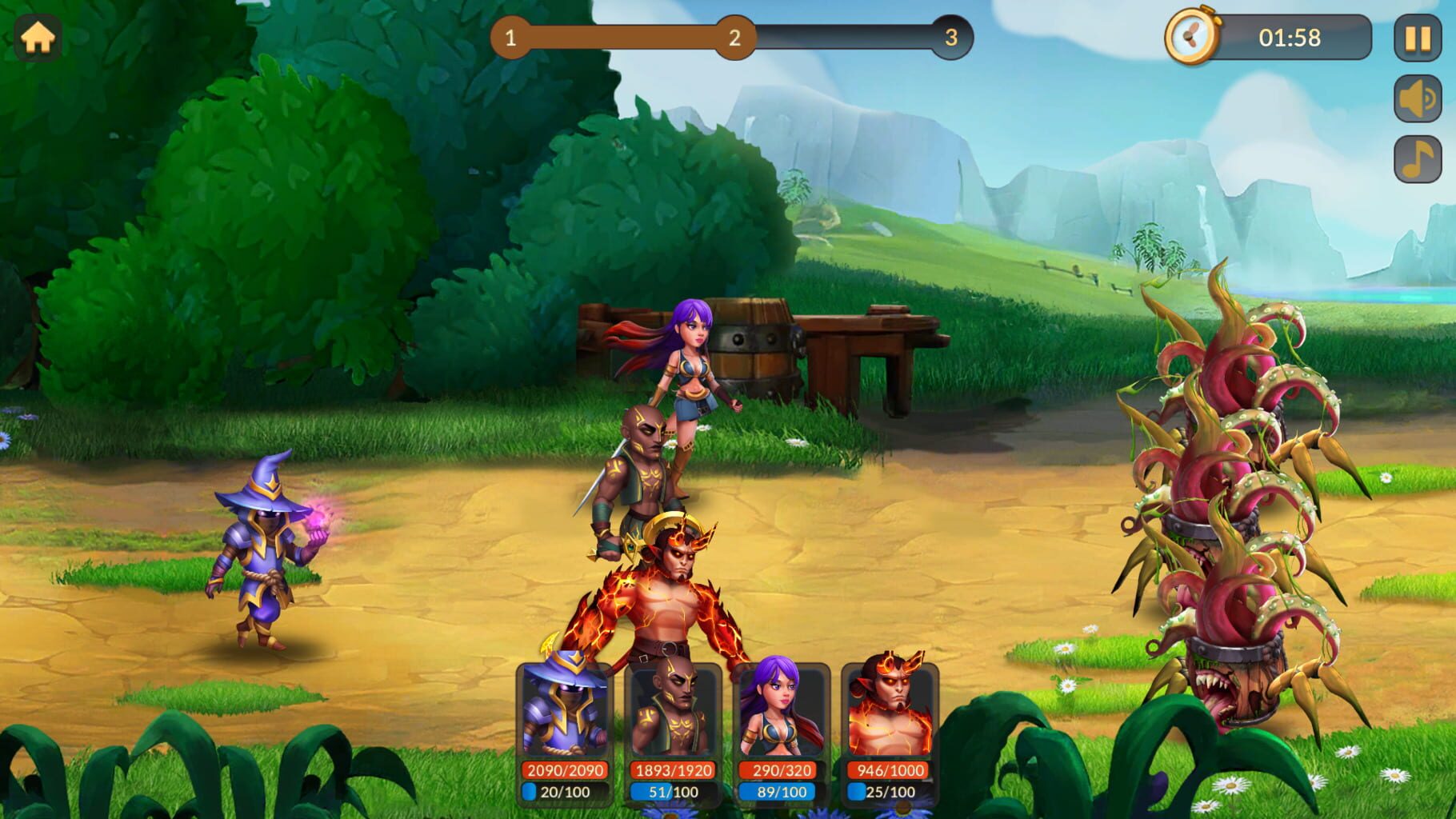Select the bald swordsman hero portrait
The height and width of the screenshot is (819, 1456).
click(672, 709)
